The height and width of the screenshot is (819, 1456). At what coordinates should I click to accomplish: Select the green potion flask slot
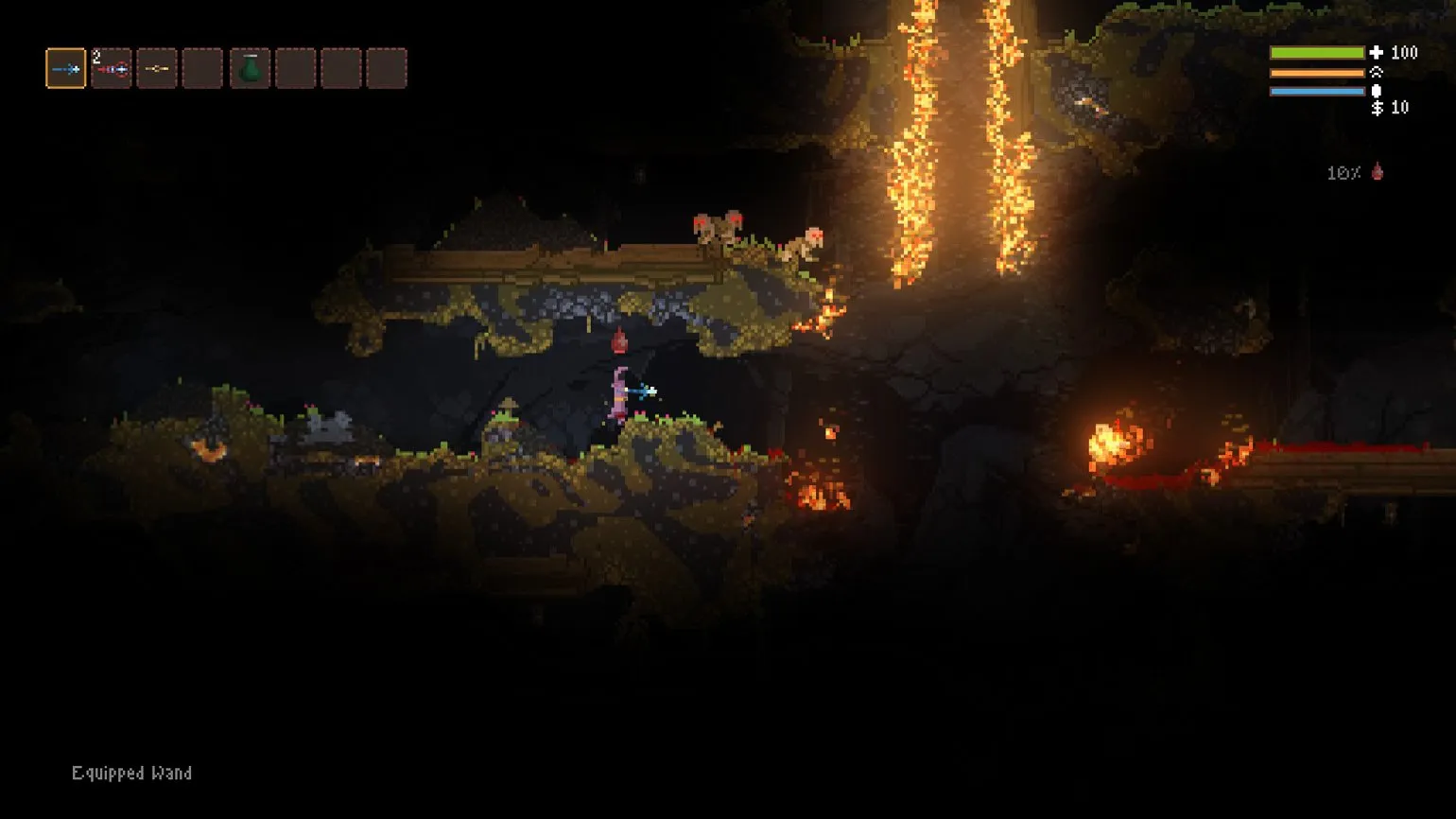click(x=250, y=68)
